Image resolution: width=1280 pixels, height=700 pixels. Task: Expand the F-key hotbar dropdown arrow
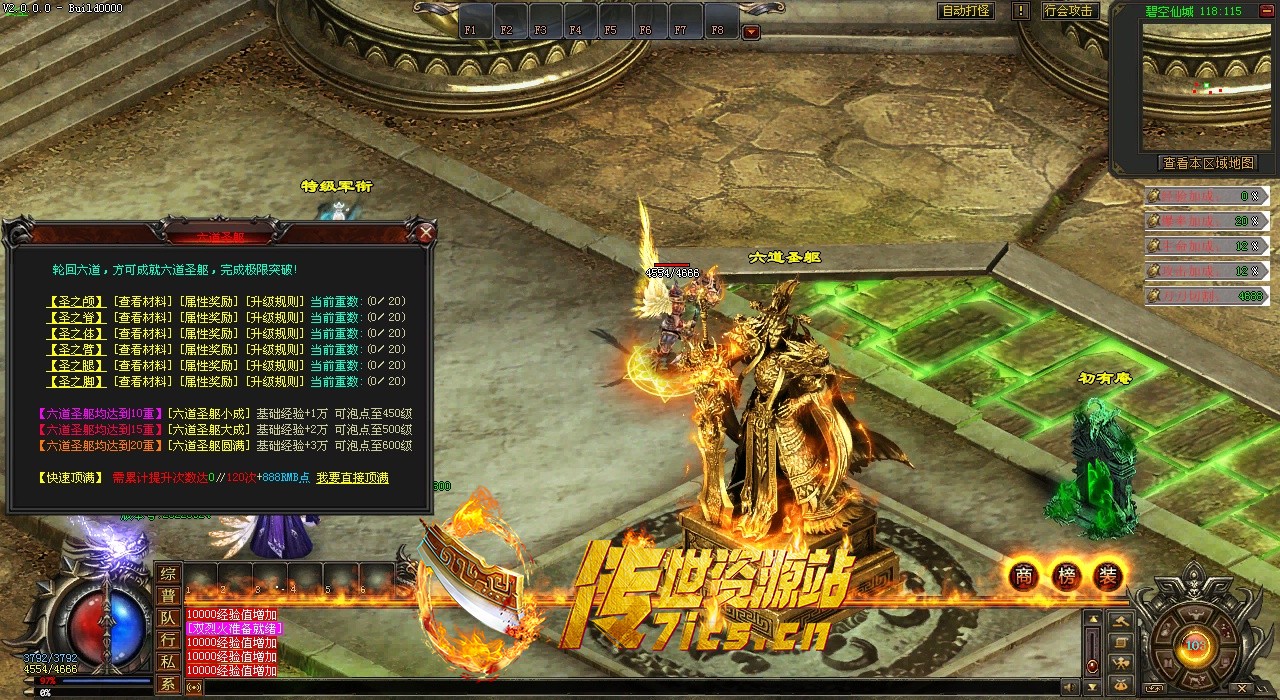751,32
